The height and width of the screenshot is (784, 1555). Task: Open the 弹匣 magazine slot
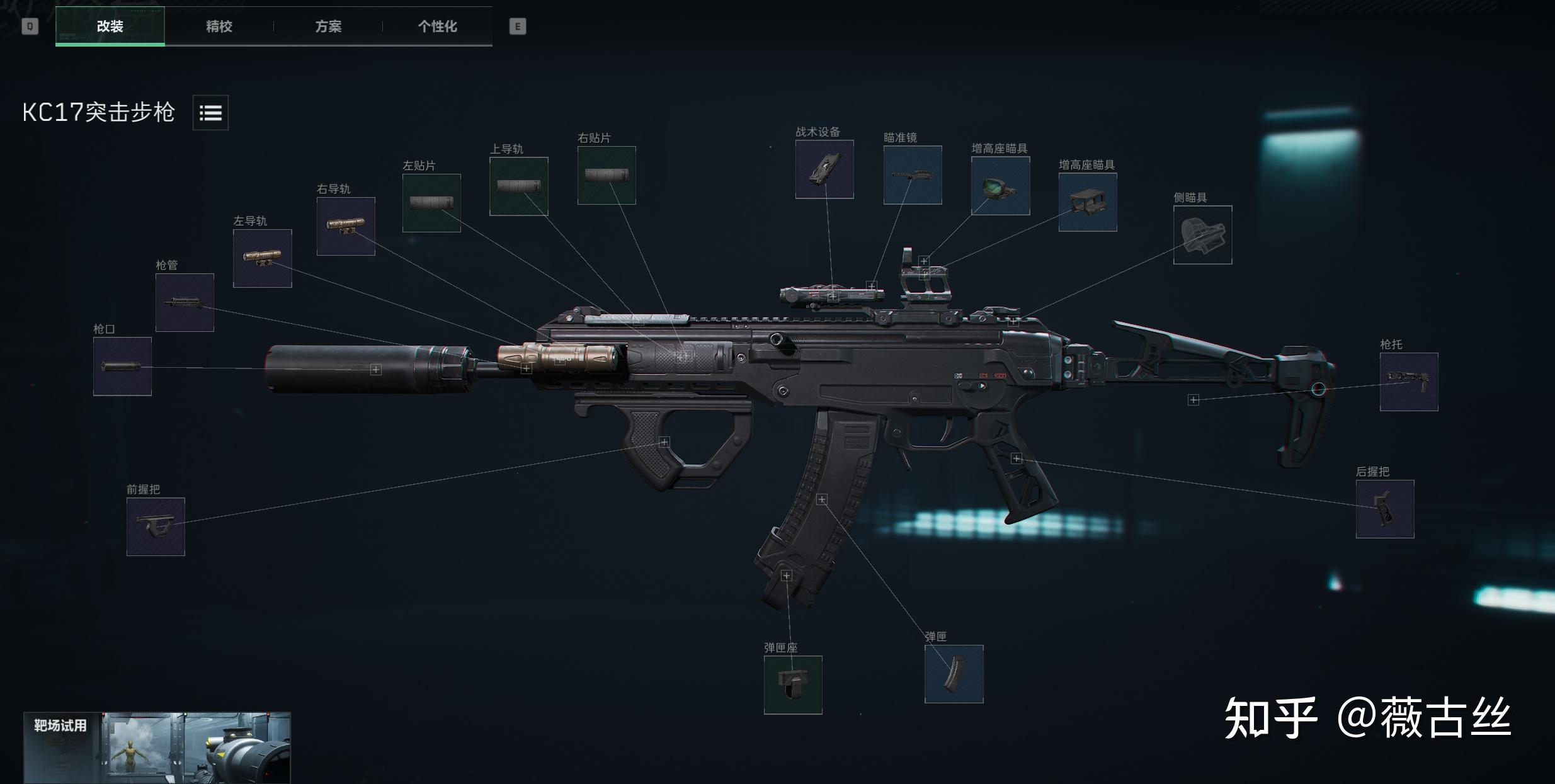[x=954, y=674]
